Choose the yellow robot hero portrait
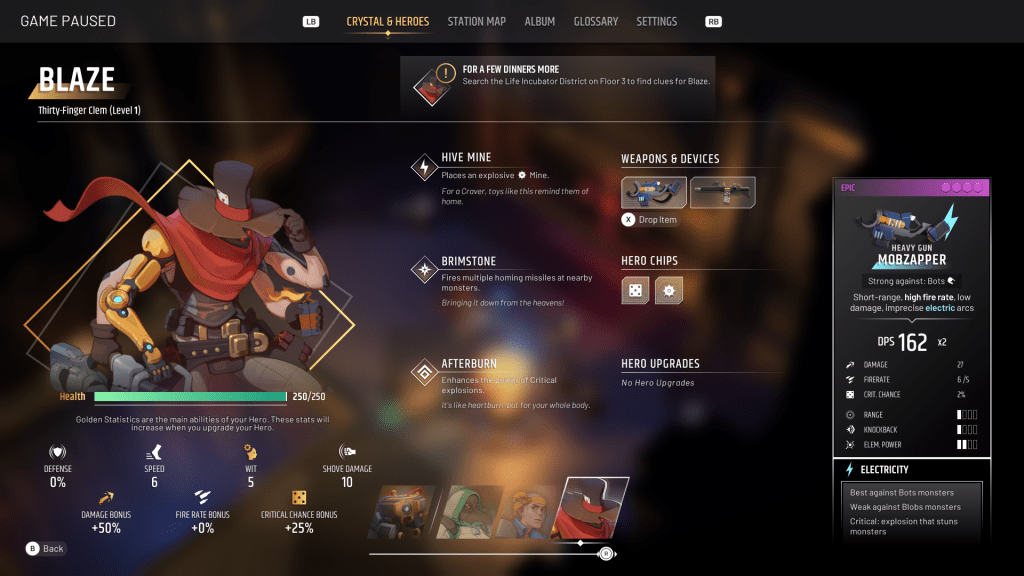The height and width of the screenshot is (576, 1024). [402, 511]
